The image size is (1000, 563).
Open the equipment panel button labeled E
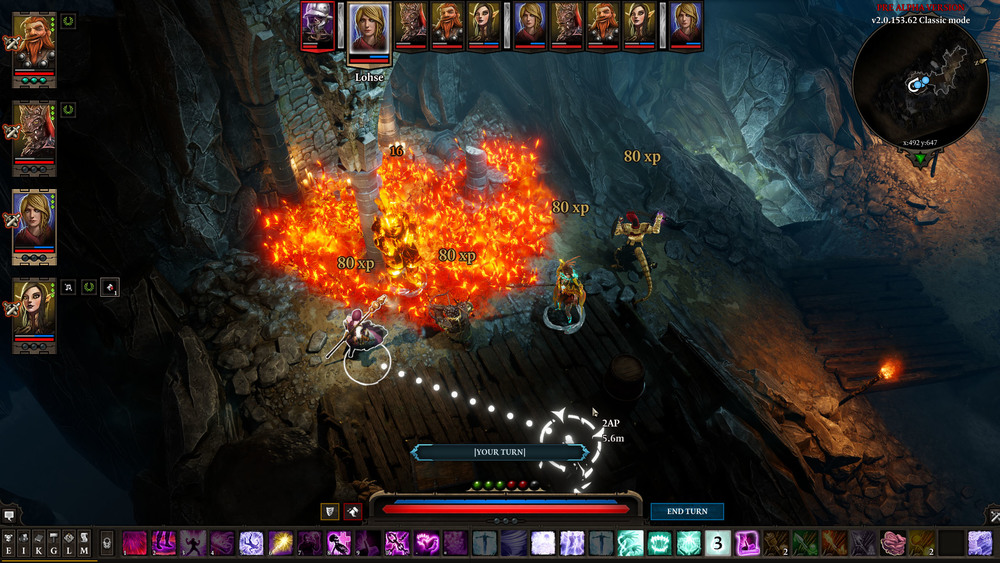[x=9, y=543]
